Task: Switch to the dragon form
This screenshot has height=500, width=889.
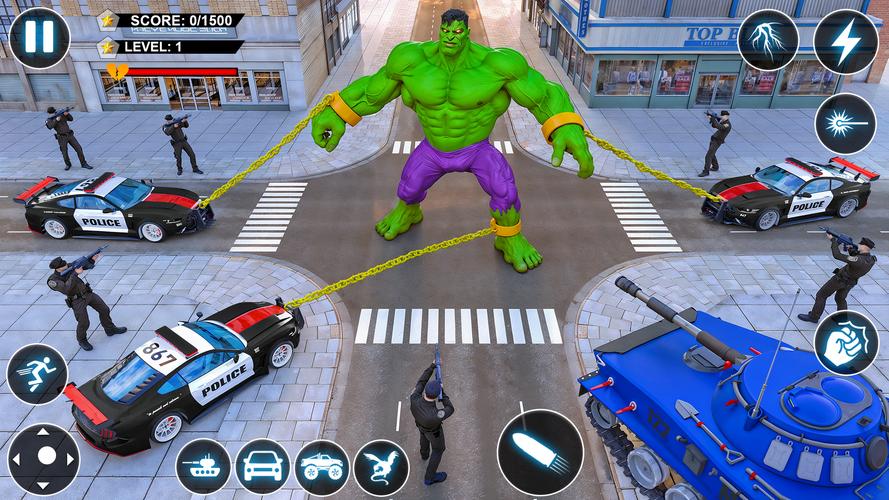Action: 381,467
